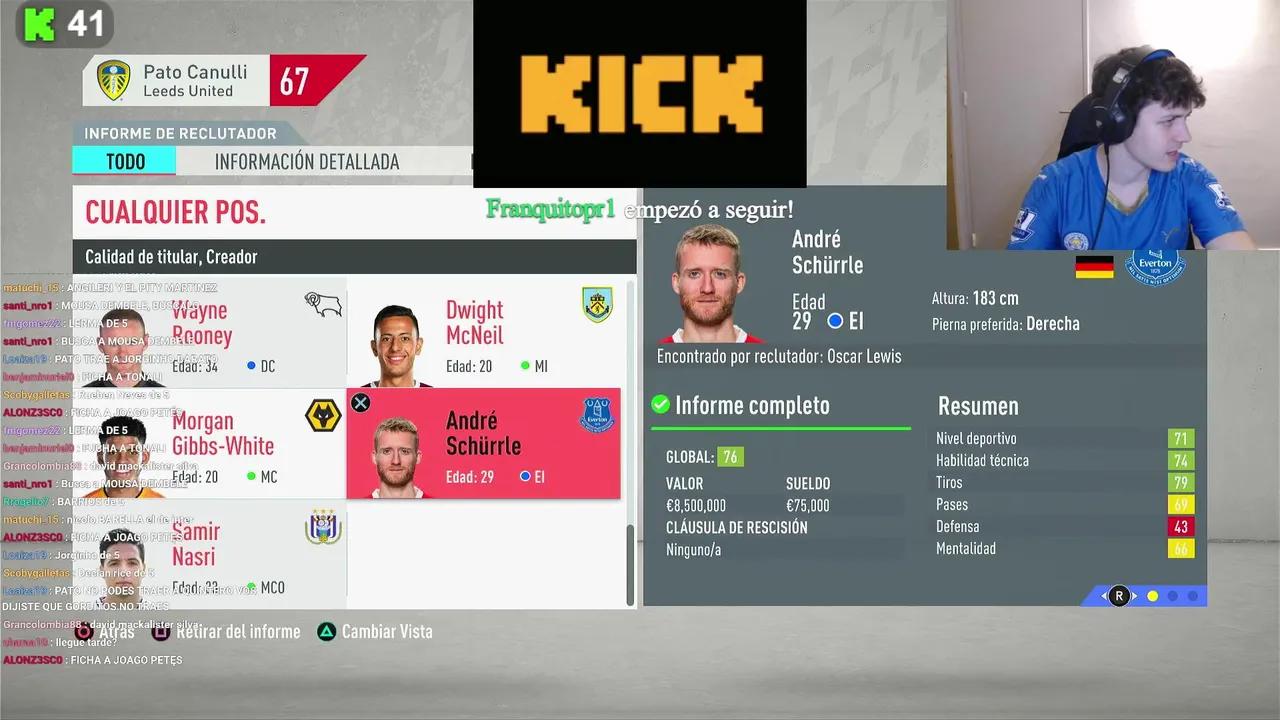
Task: Click the highlighted André Schürrle card
Action: 483,444
